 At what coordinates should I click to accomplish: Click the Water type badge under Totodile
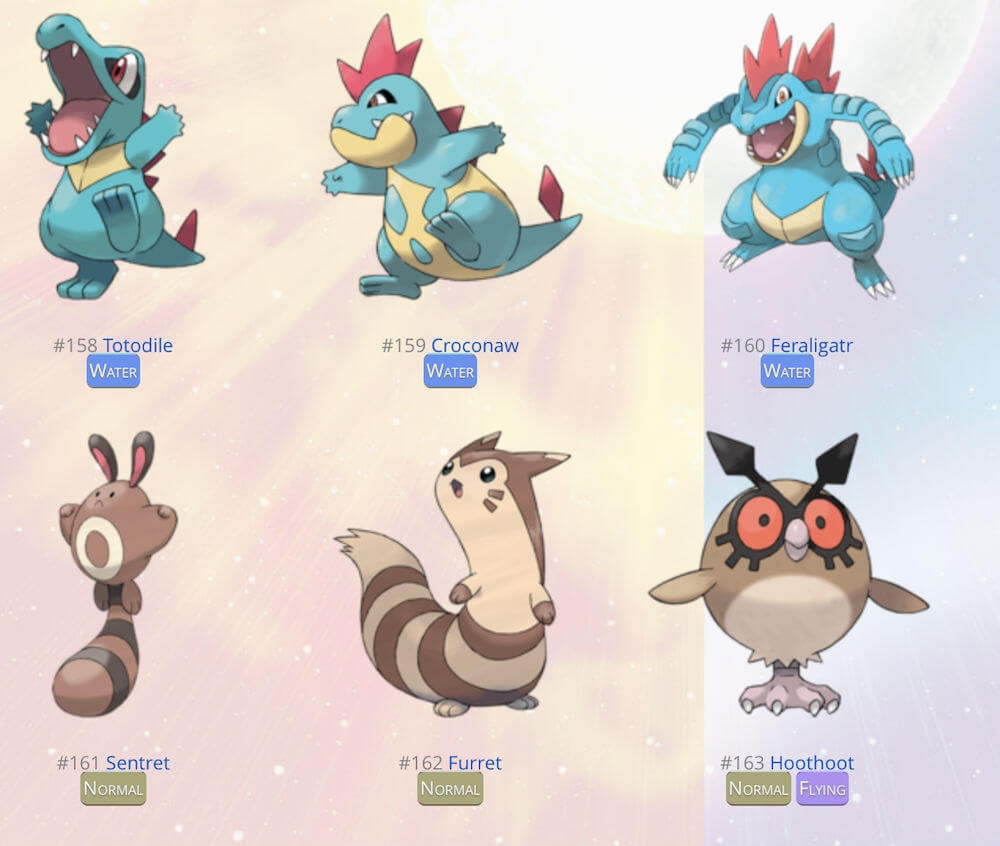[113, 371]
